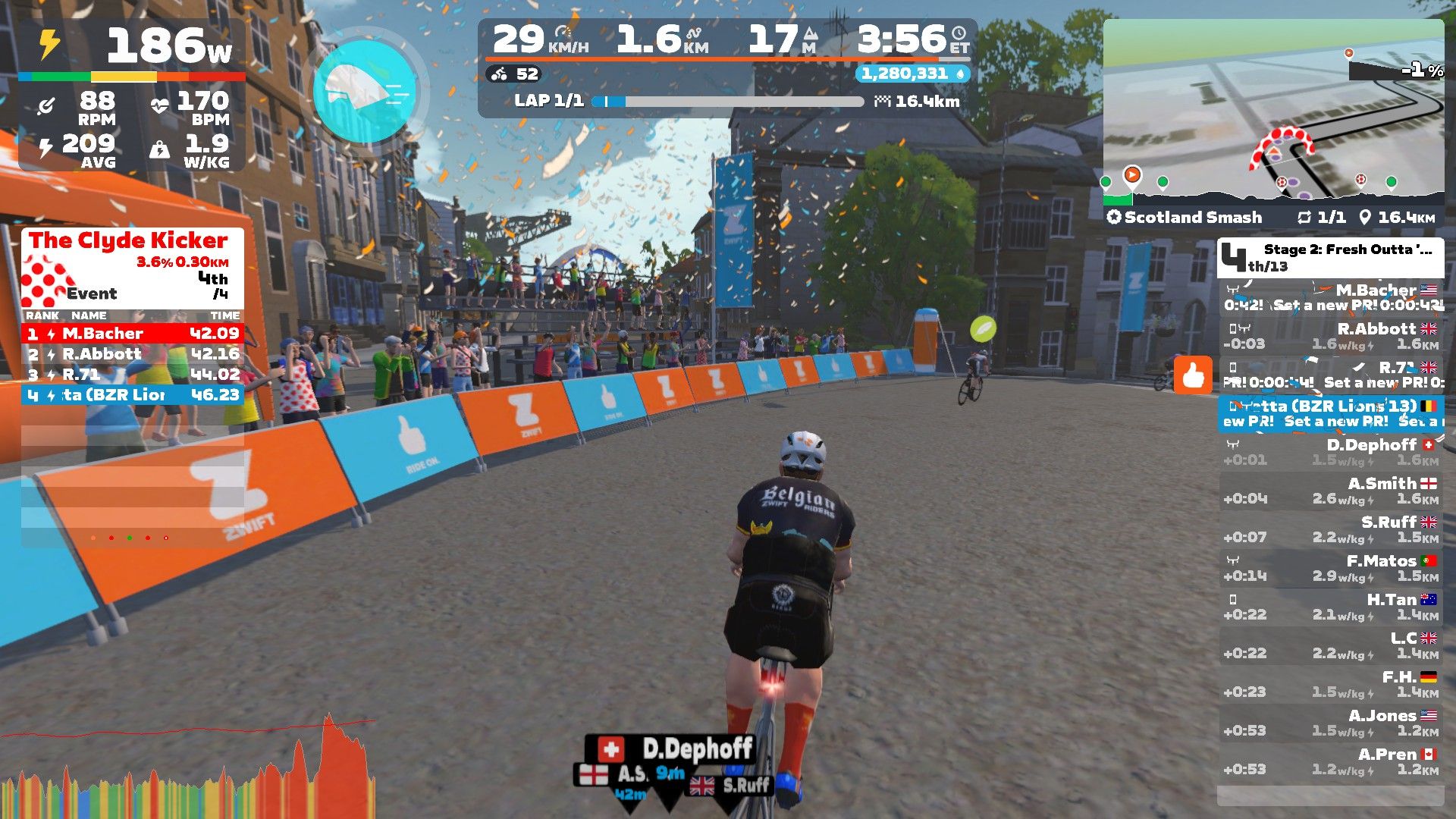Select A.Pren in the riders list
Viewport: 1456px width, 819px height.
(1331, 761)
